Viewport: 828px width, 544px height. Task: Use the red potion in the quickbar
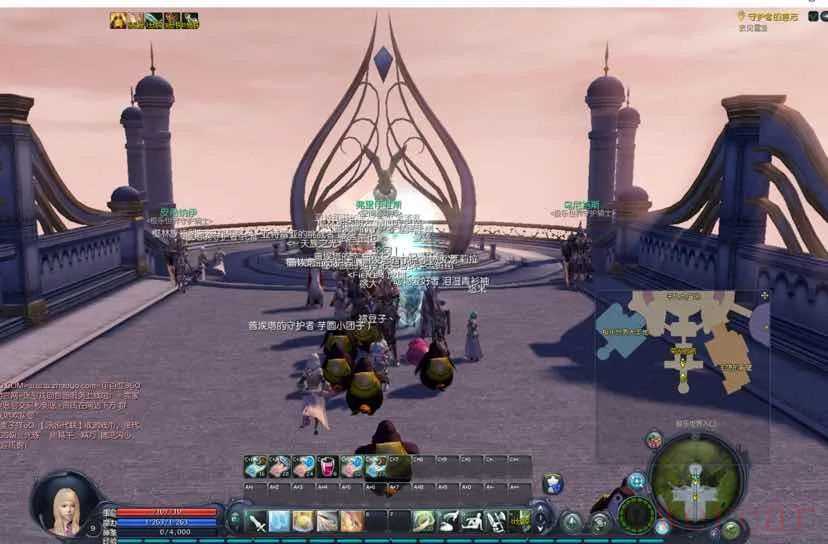pos(327,467)
